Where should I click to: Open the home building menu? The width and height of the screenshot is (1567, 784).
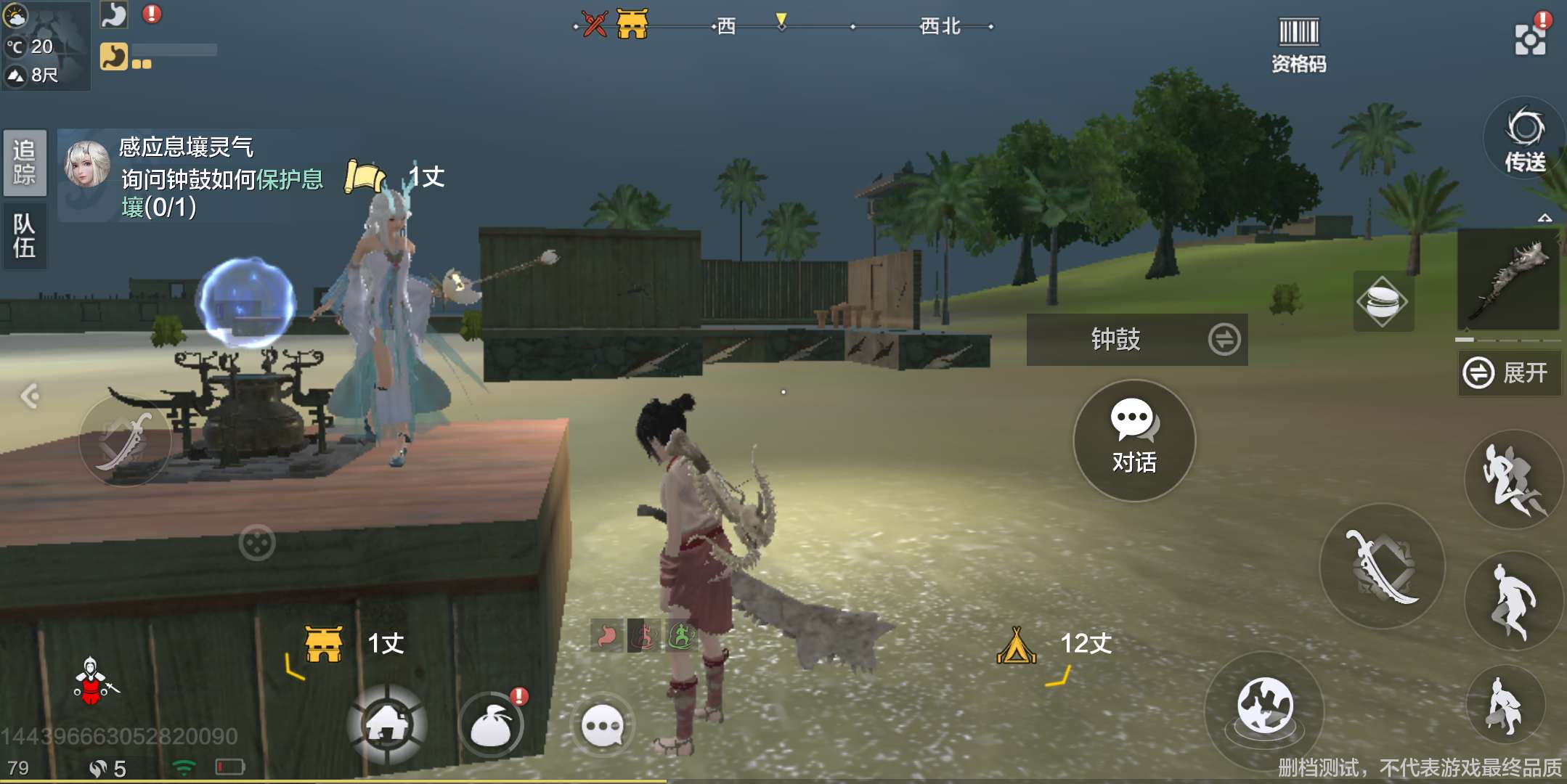coord(388,723)
